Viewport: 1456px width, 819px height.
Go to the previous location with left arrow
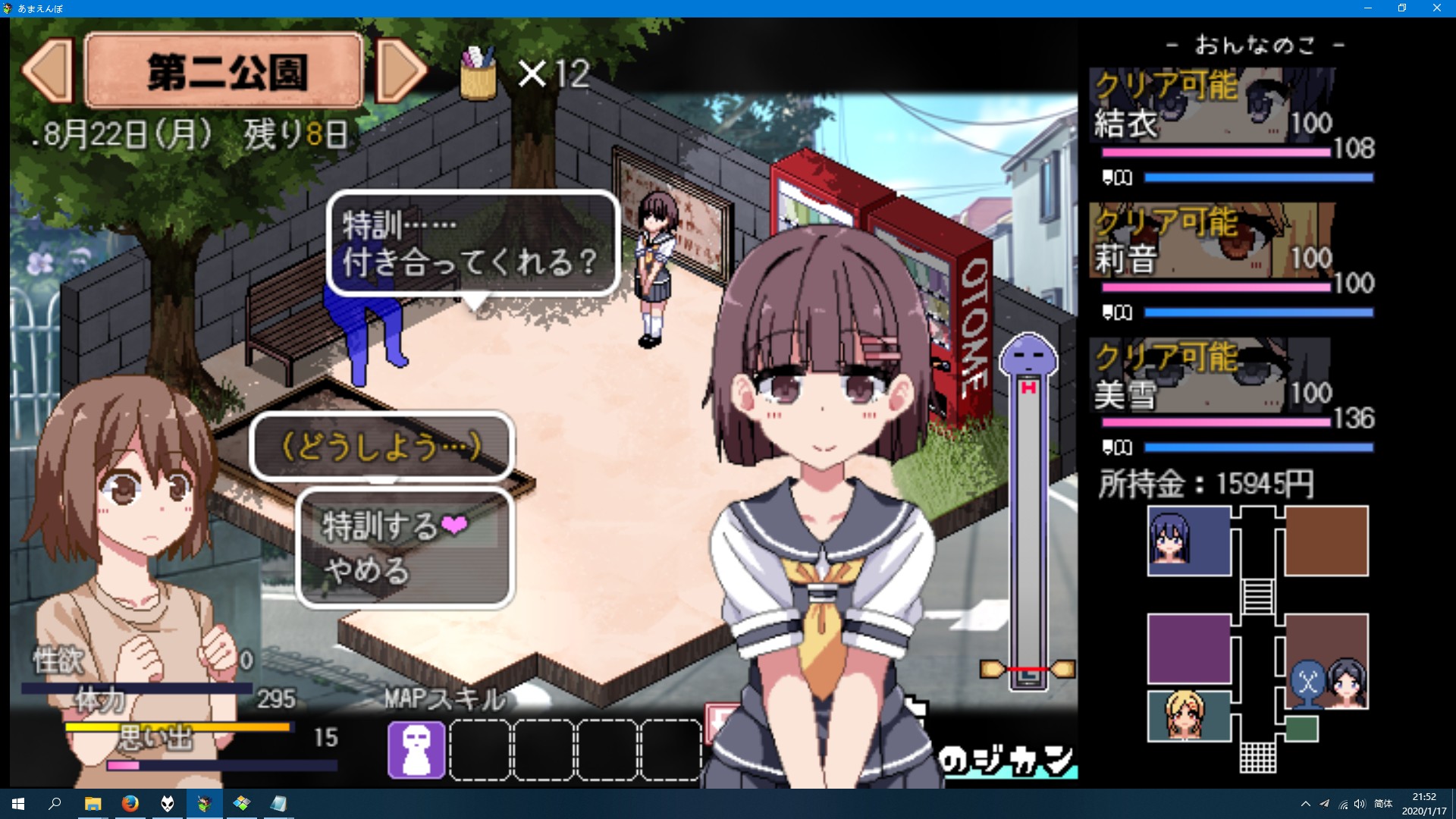(48, 71)
